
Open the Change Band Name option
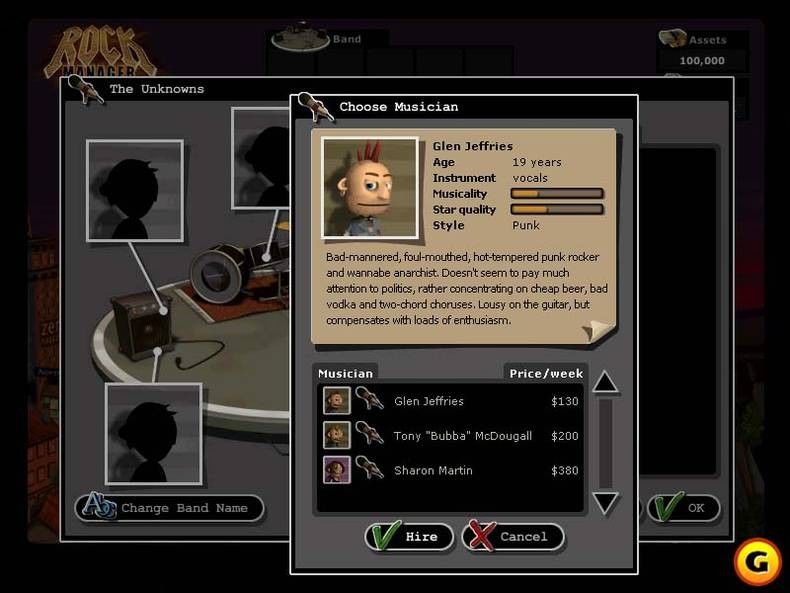pyautogui.click(x=169, y=508)
